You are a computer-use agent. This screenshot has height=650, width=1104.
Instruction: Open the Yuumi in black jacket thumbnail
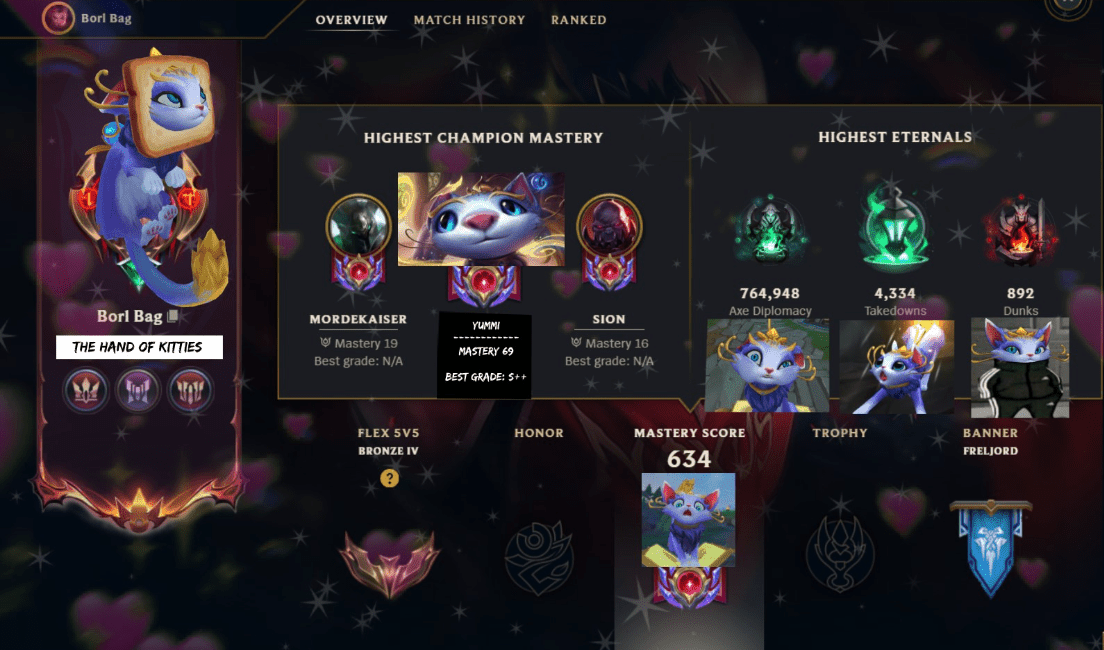1020,367
